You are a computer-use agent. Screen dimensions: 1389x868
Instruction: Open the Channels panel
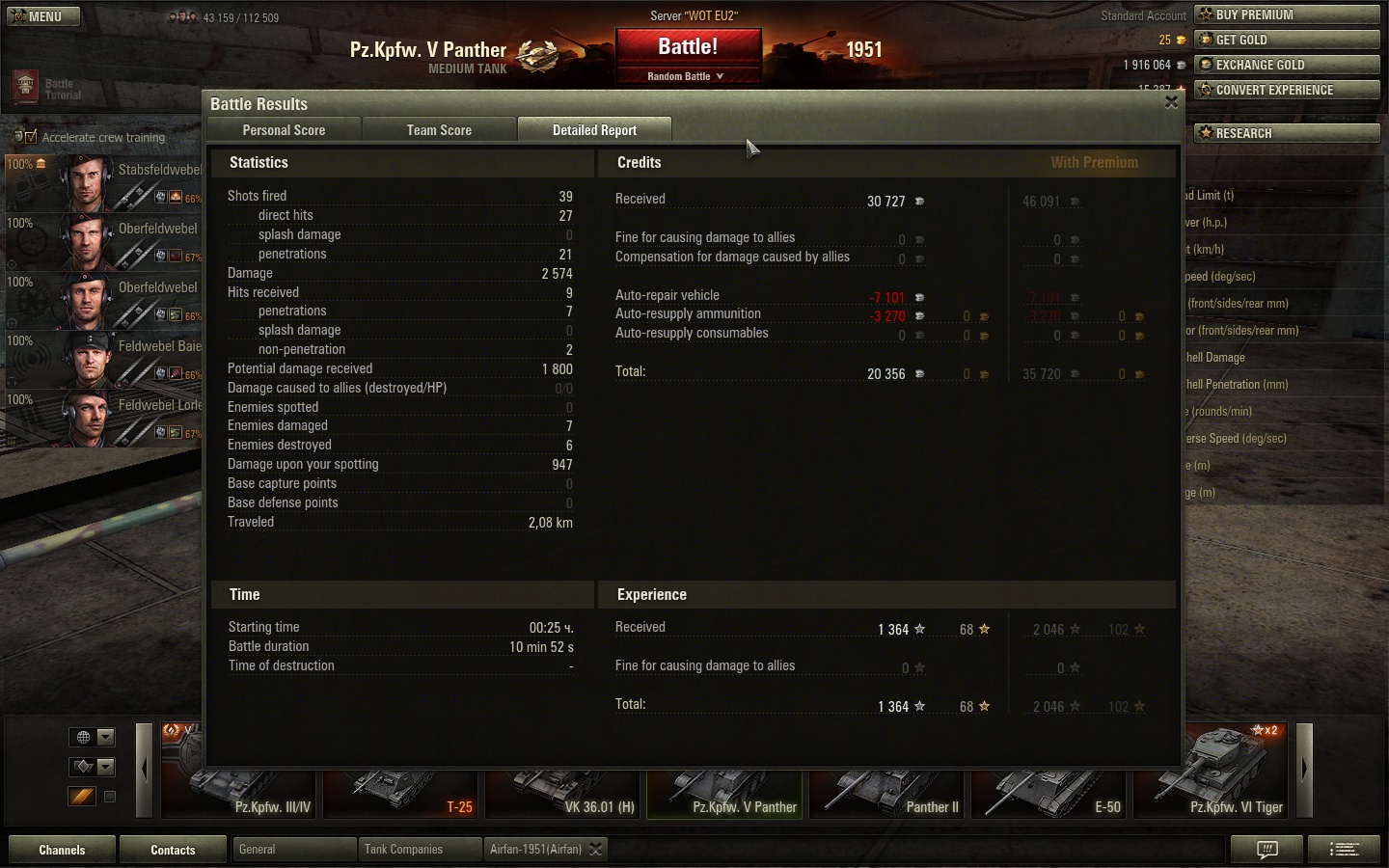62,850
